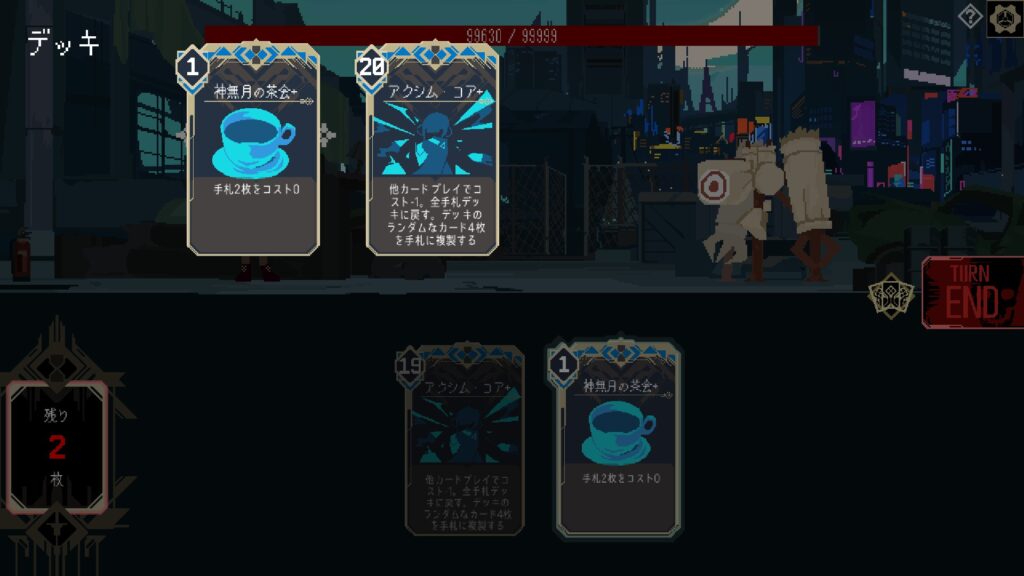Open the hexagon settings menu icon

(1004, 18)
